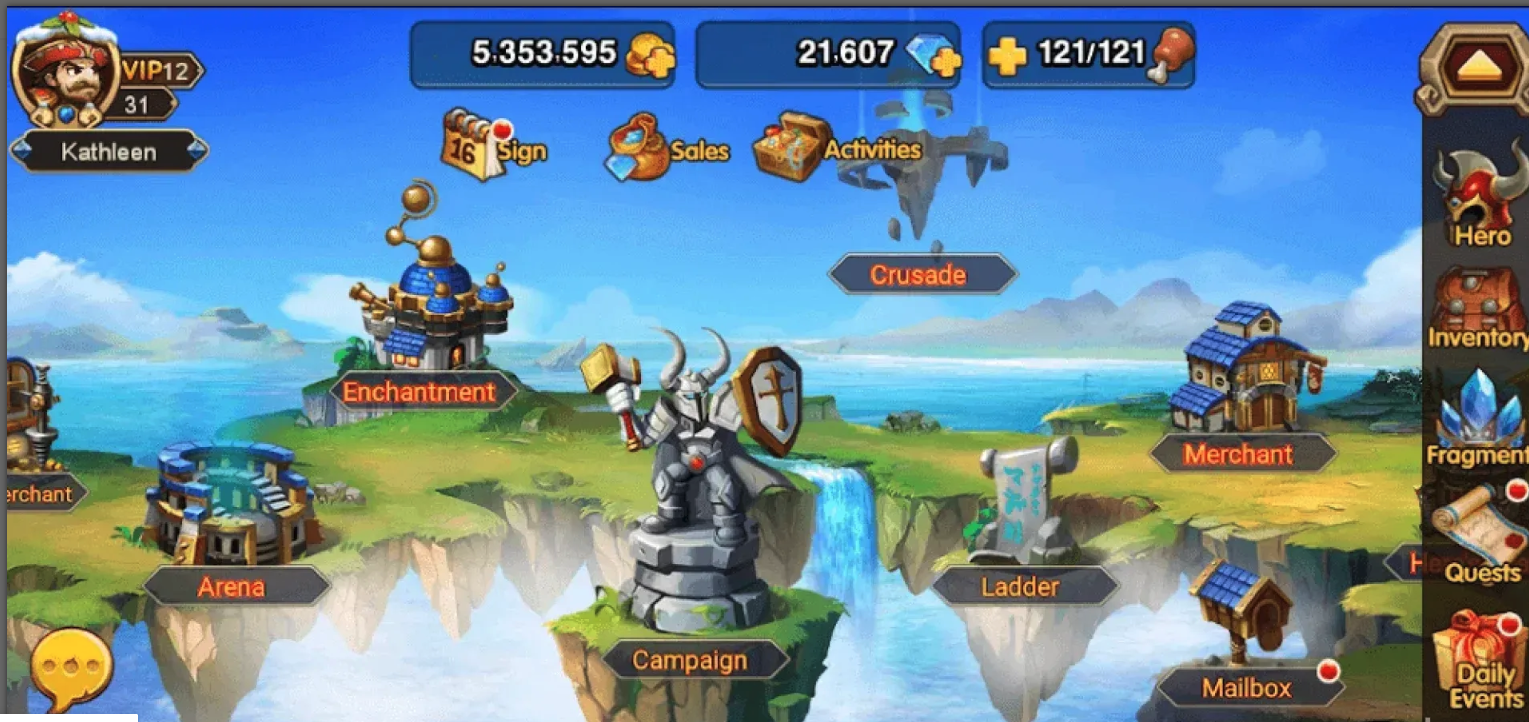Viewport: 1529px width, 722px height.
Task: View the Fragment crystals menu
Action: click(x=1476, y=420)
